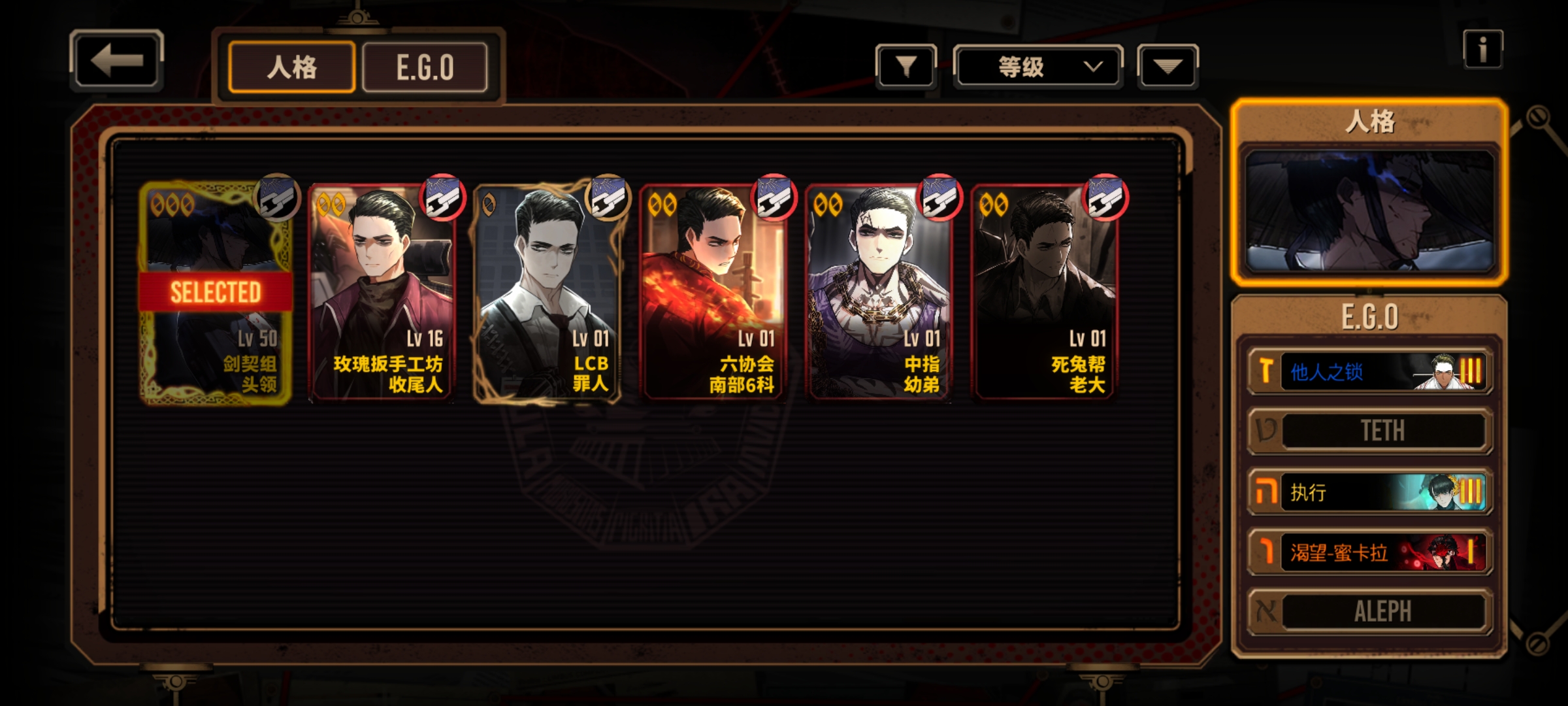
Task: Open the 等级 sort dropdown
Action: click(x=1038, y=66)
